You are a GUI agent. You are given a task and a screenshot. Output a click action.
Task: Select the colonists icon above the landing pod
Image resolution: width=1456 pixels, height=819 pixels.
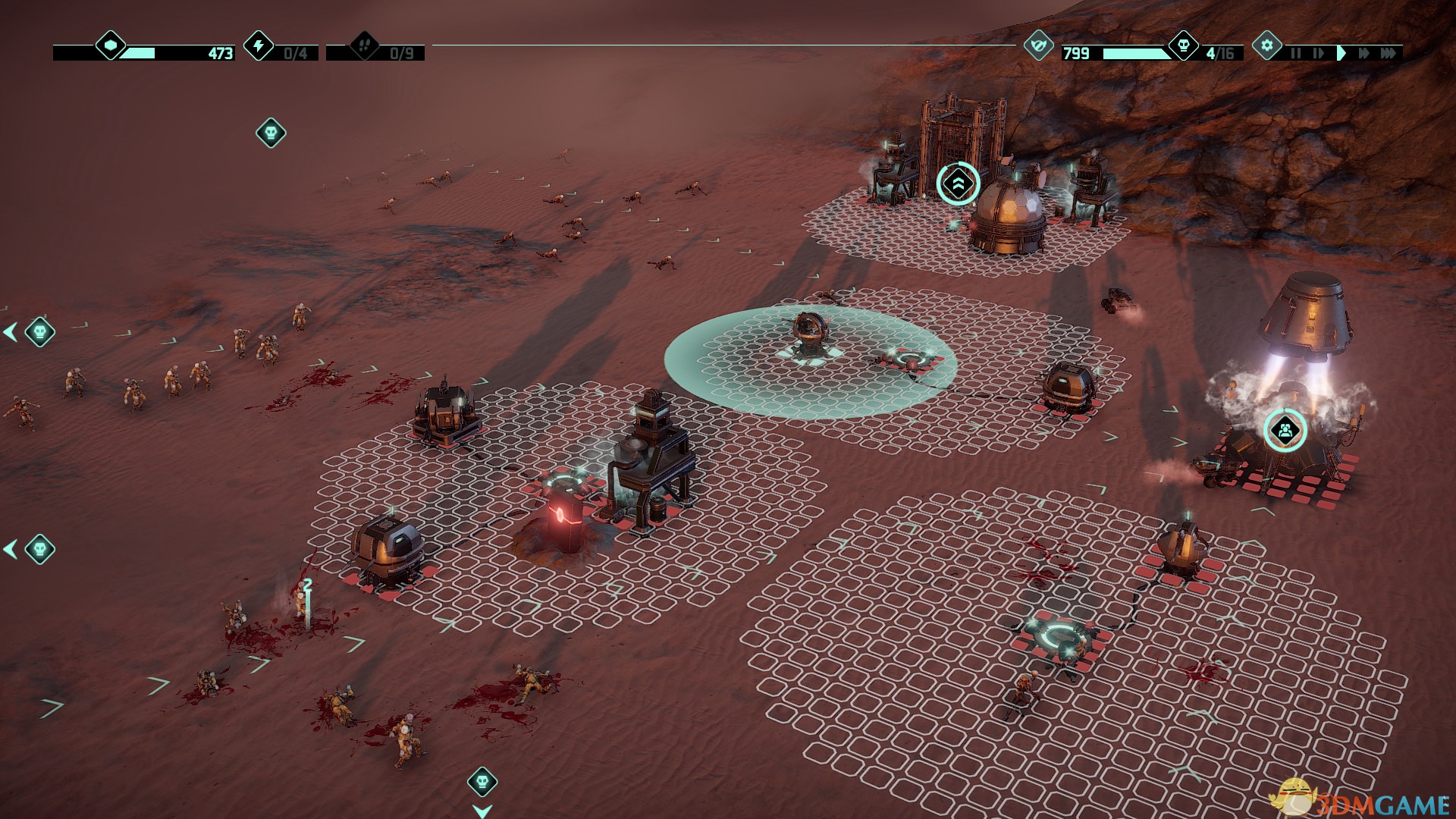pos(1285,431)
